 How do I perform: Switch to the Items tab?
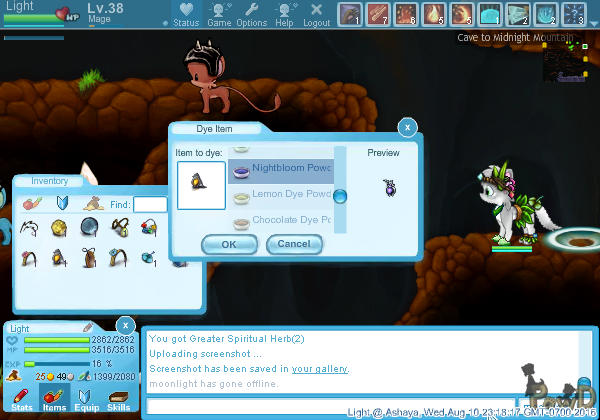pos(54,400)
